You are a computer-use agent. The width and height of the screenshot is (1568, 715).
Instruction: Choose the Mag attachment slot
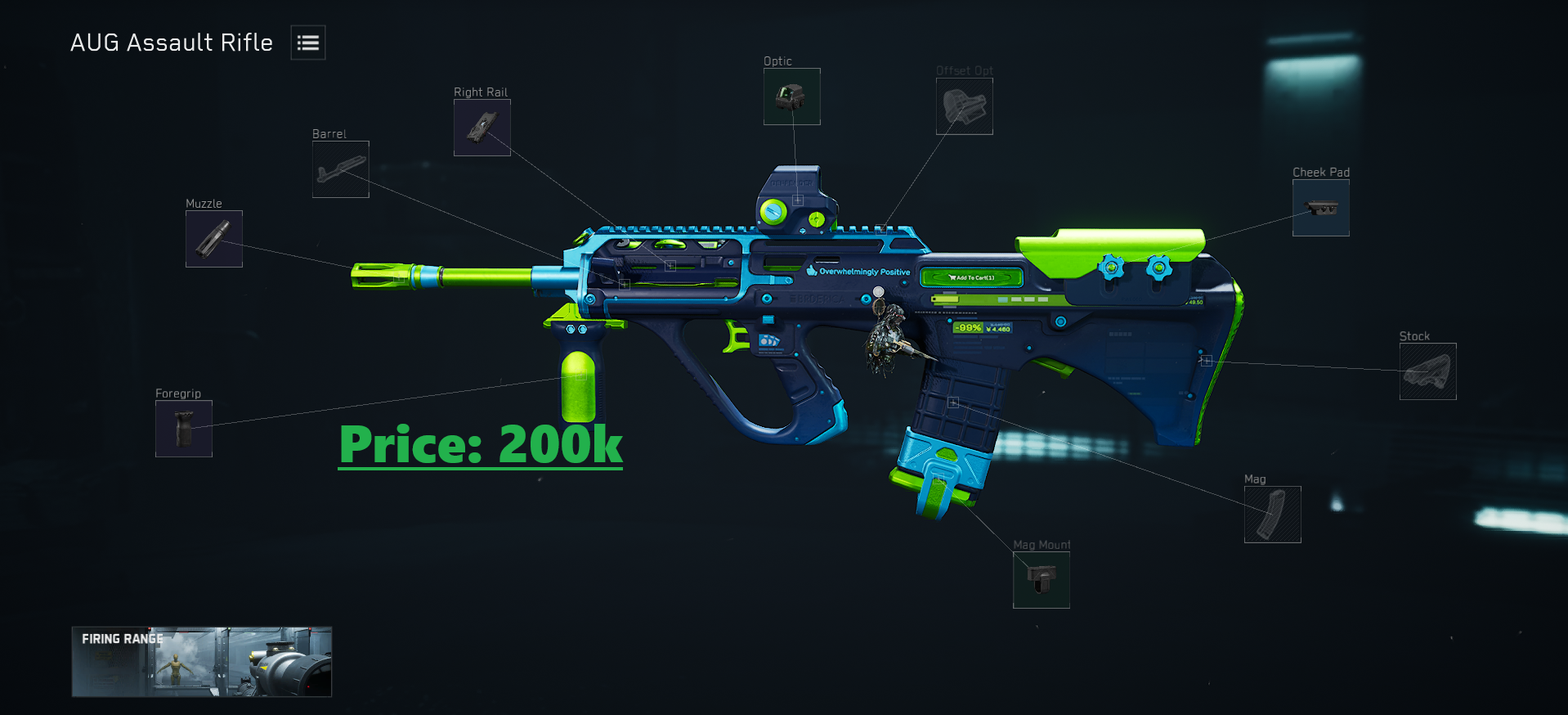click(1272, 515)
